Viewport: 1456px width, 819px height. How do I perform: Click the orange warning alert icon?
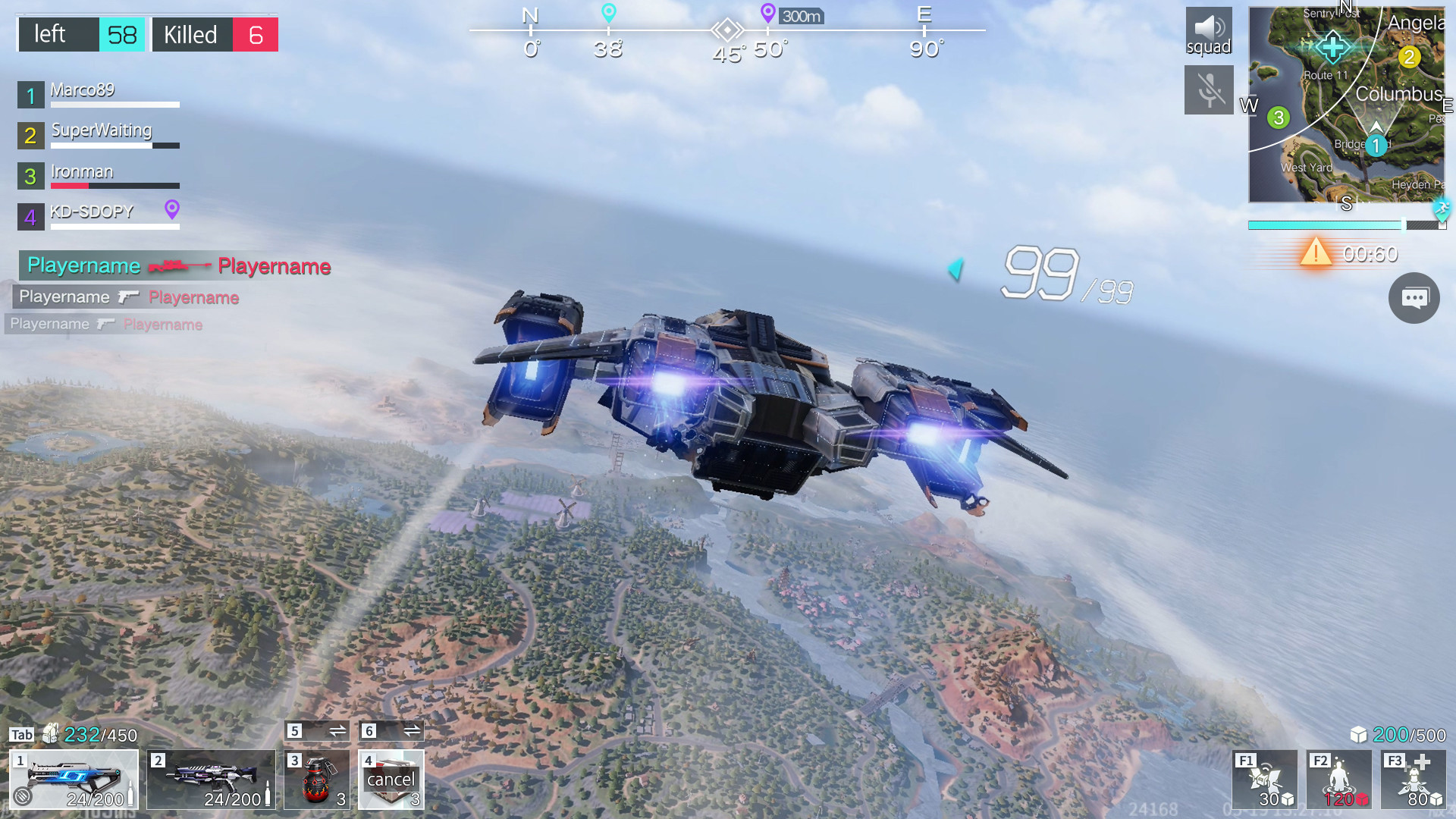click(x=1317, y=253)
